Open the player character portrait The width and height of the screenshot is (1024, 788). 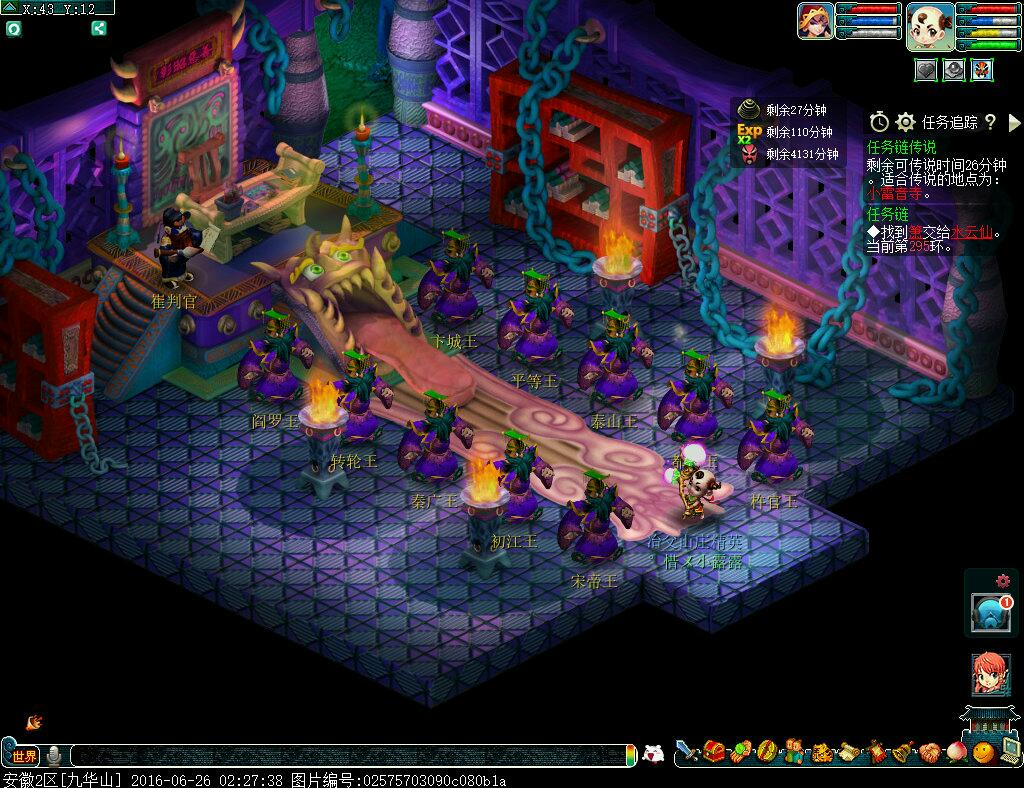click(x=816, y=21)
